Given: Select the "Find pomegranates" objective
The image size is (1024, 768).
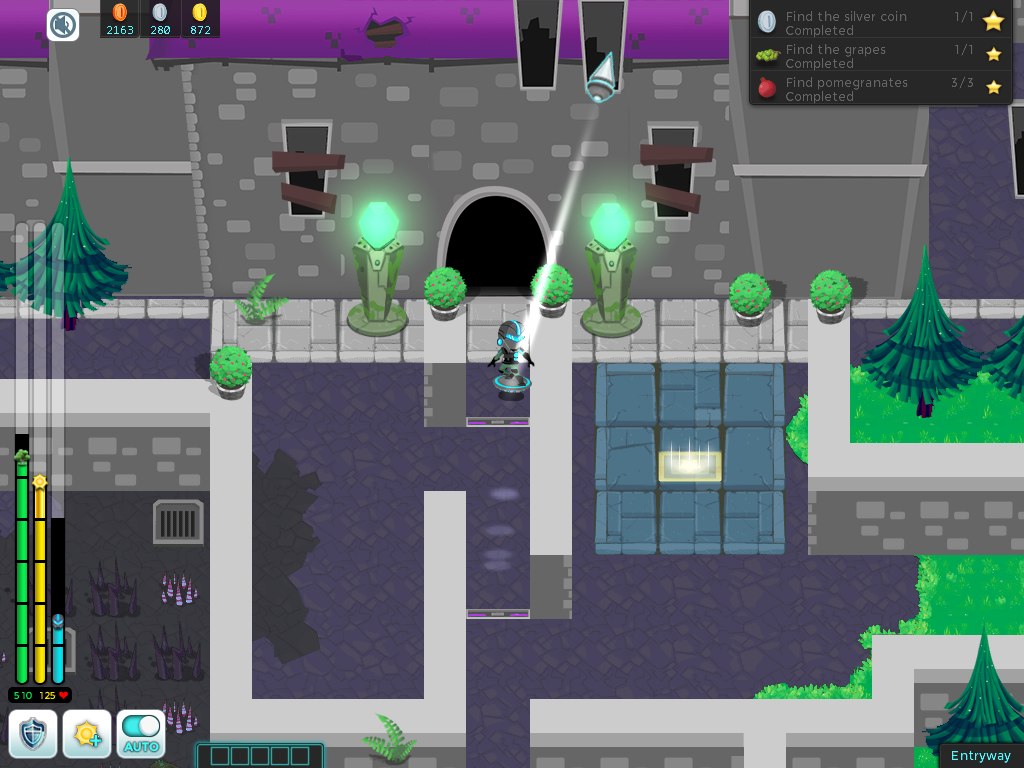Looking at the screenshot, I should point(880,89).
